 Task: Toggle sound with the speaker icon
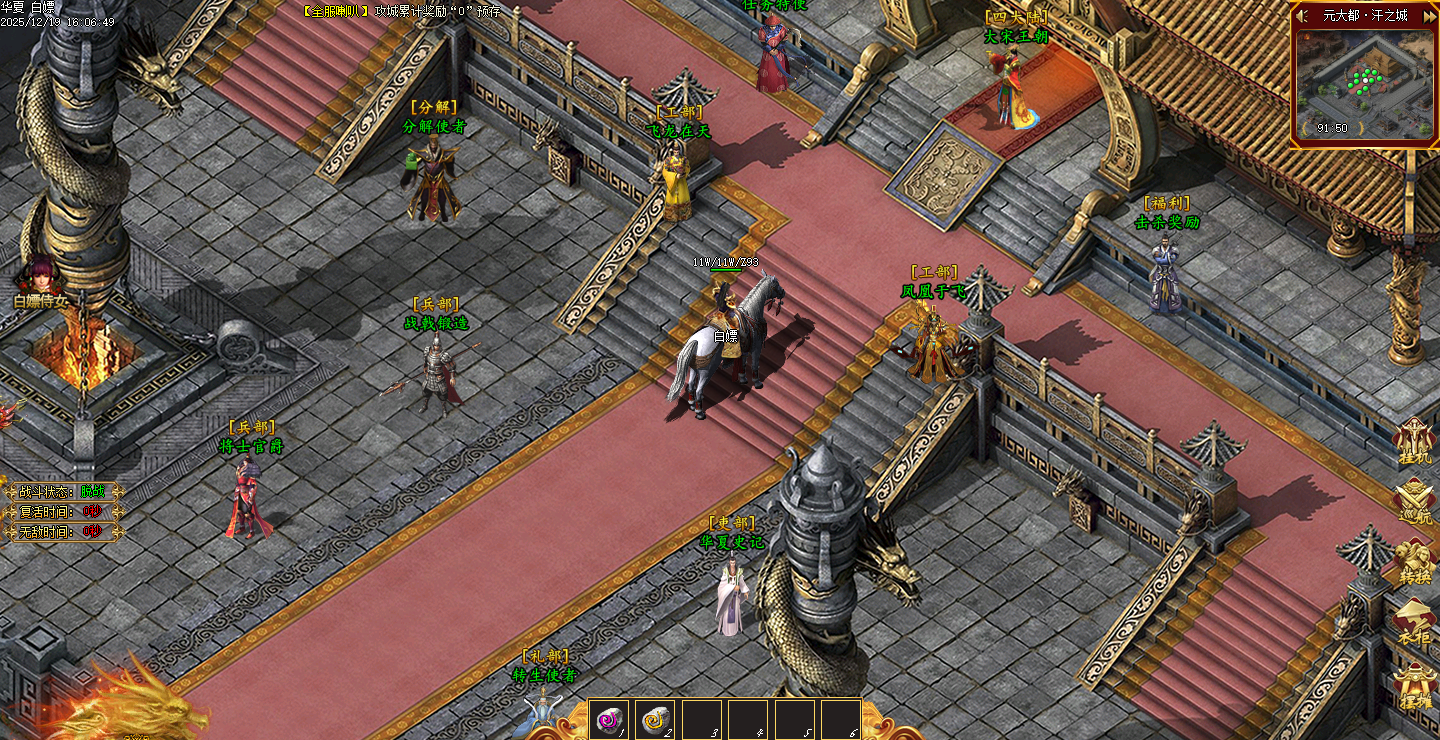coord(1302,16)
